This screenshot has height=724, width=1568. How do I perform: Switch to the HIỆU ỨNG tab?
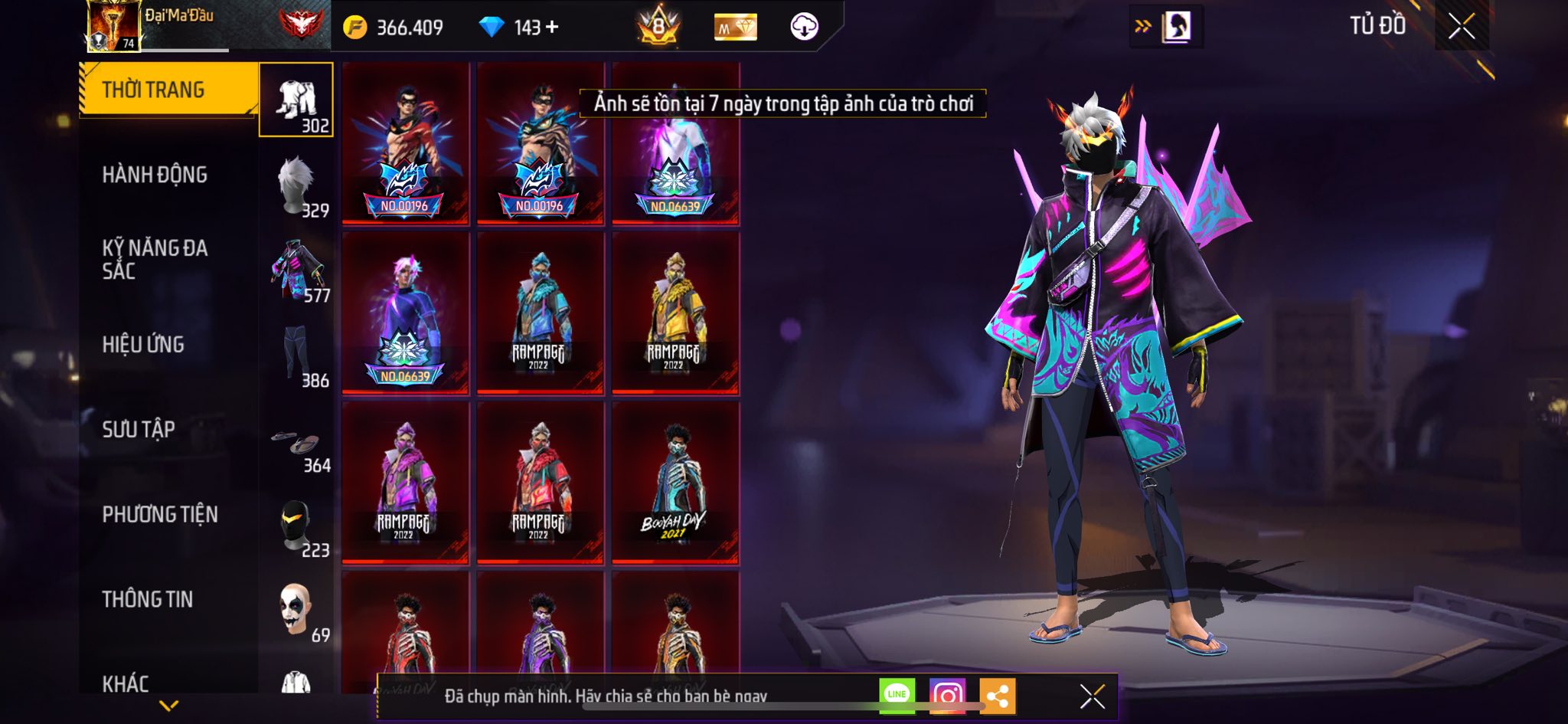pyautogui.click(x=143, y=345)
